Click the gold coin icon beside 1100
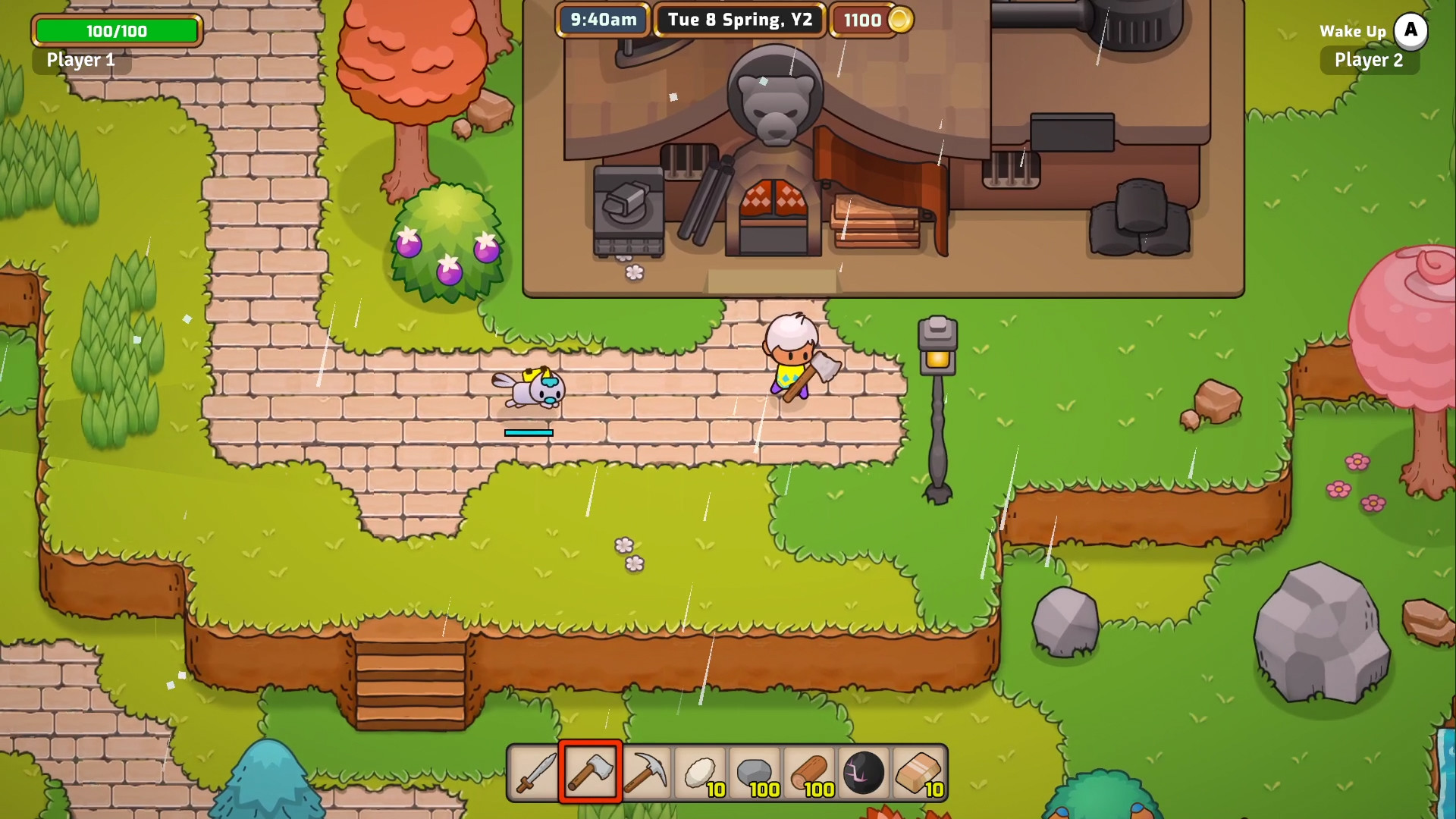This screenshot has width=1456, height=819. click(x=901, y=20)
